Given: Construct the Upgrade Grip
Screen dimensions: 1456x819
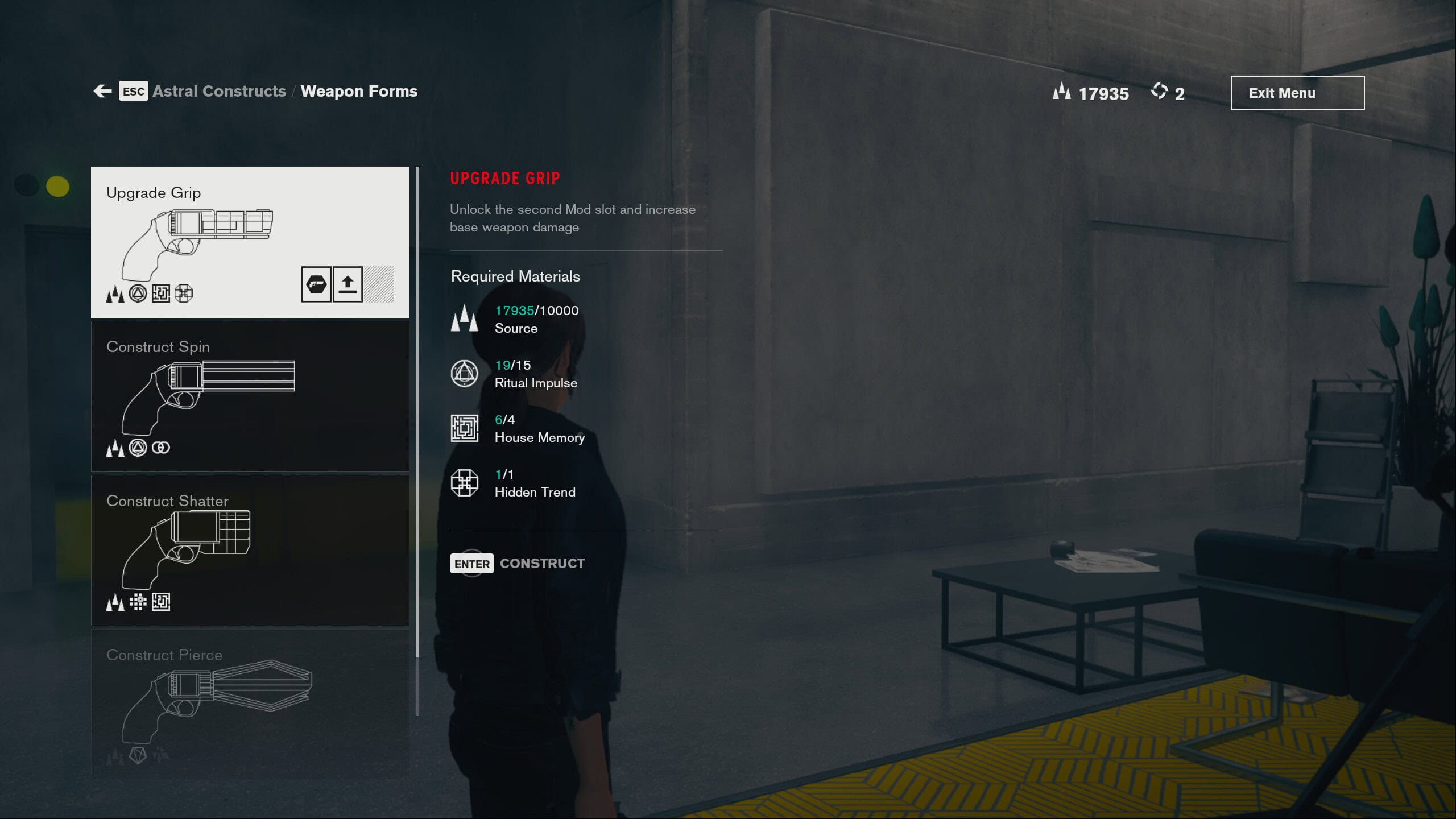Looking at the screenshot, I should (518, 563).
